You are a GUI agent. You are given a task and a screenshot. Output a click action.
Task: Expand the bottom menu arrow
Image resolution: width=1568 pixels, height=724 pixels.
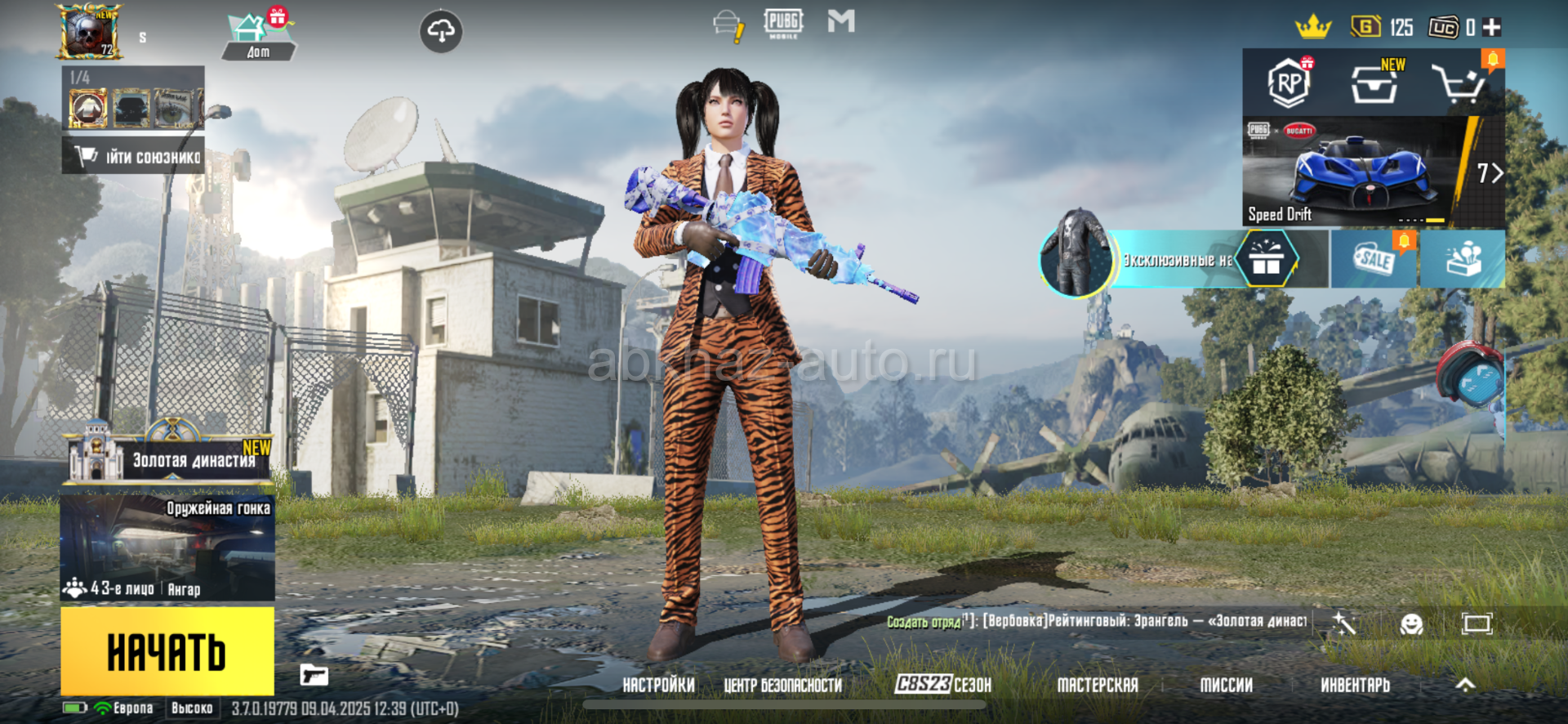1466,685
